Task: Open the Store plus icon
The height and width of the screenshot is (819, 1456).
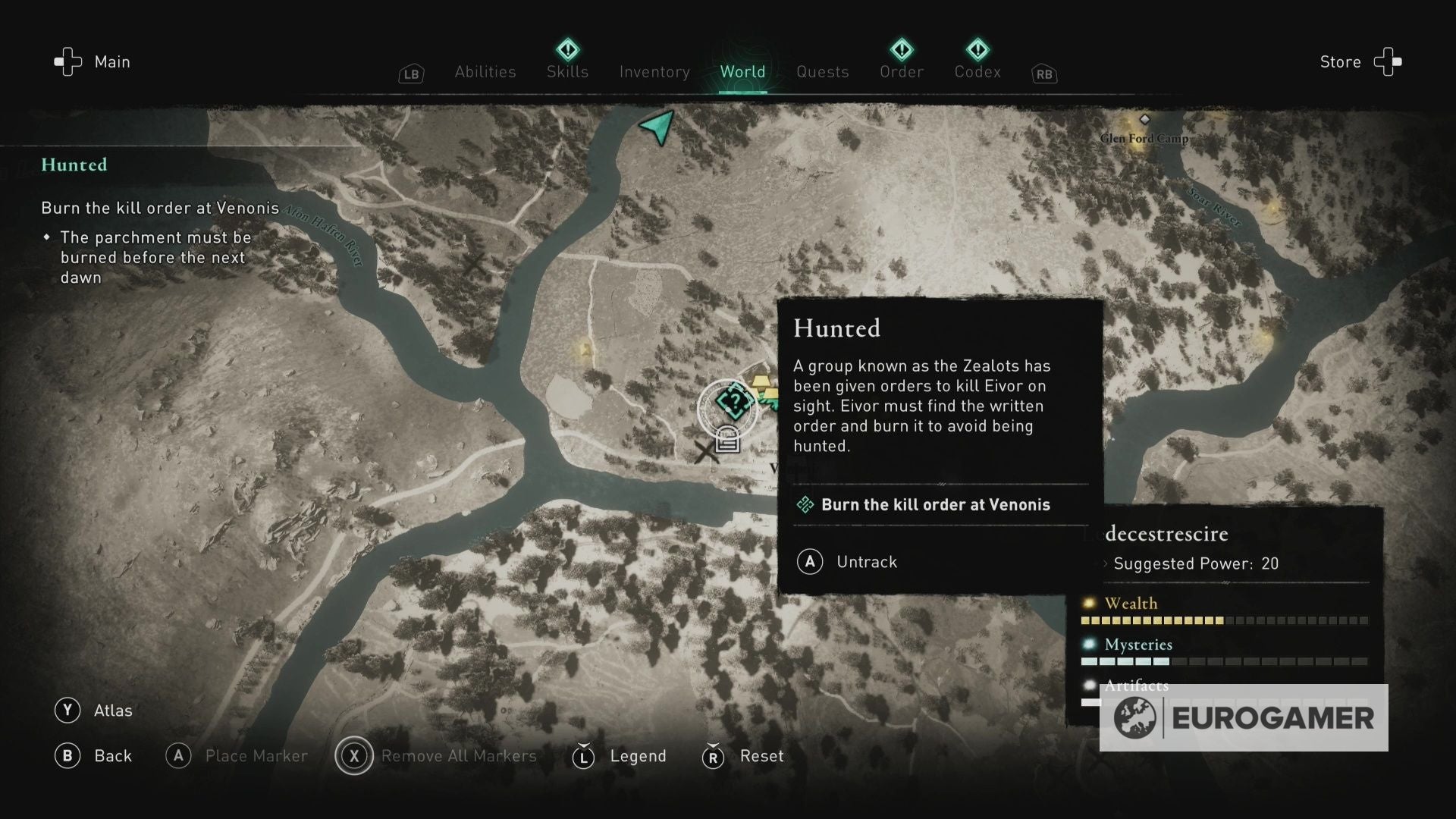Action: (1388, 61)
